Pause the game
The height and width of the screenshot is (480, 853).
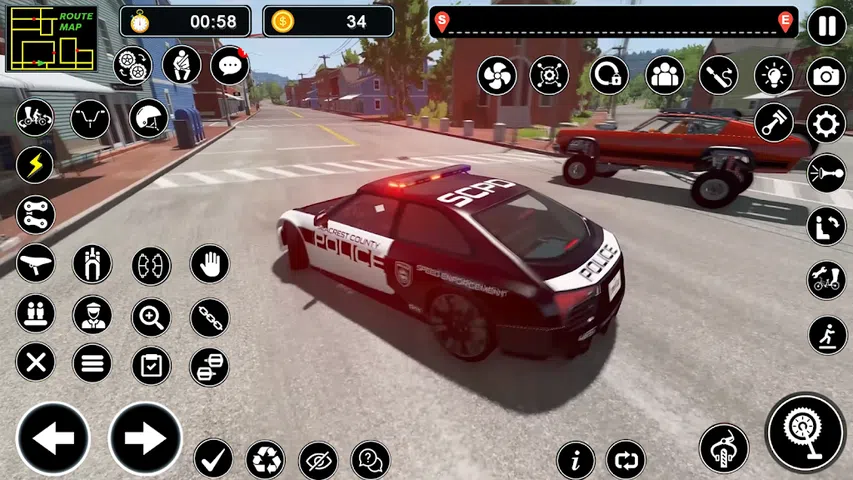[826, 24]
